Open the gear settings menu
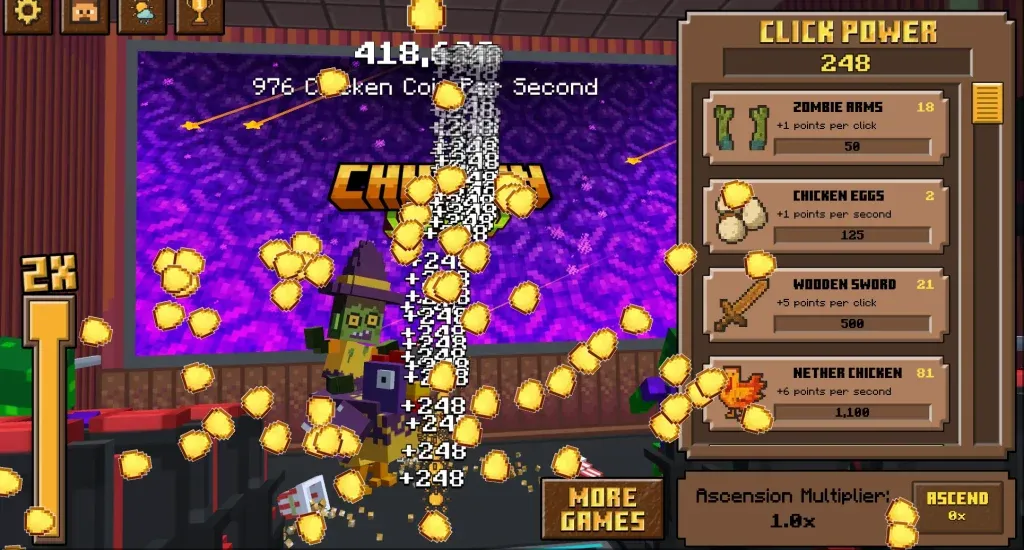The width and height of the screenshot is (1024, 550). coord(26,15)
